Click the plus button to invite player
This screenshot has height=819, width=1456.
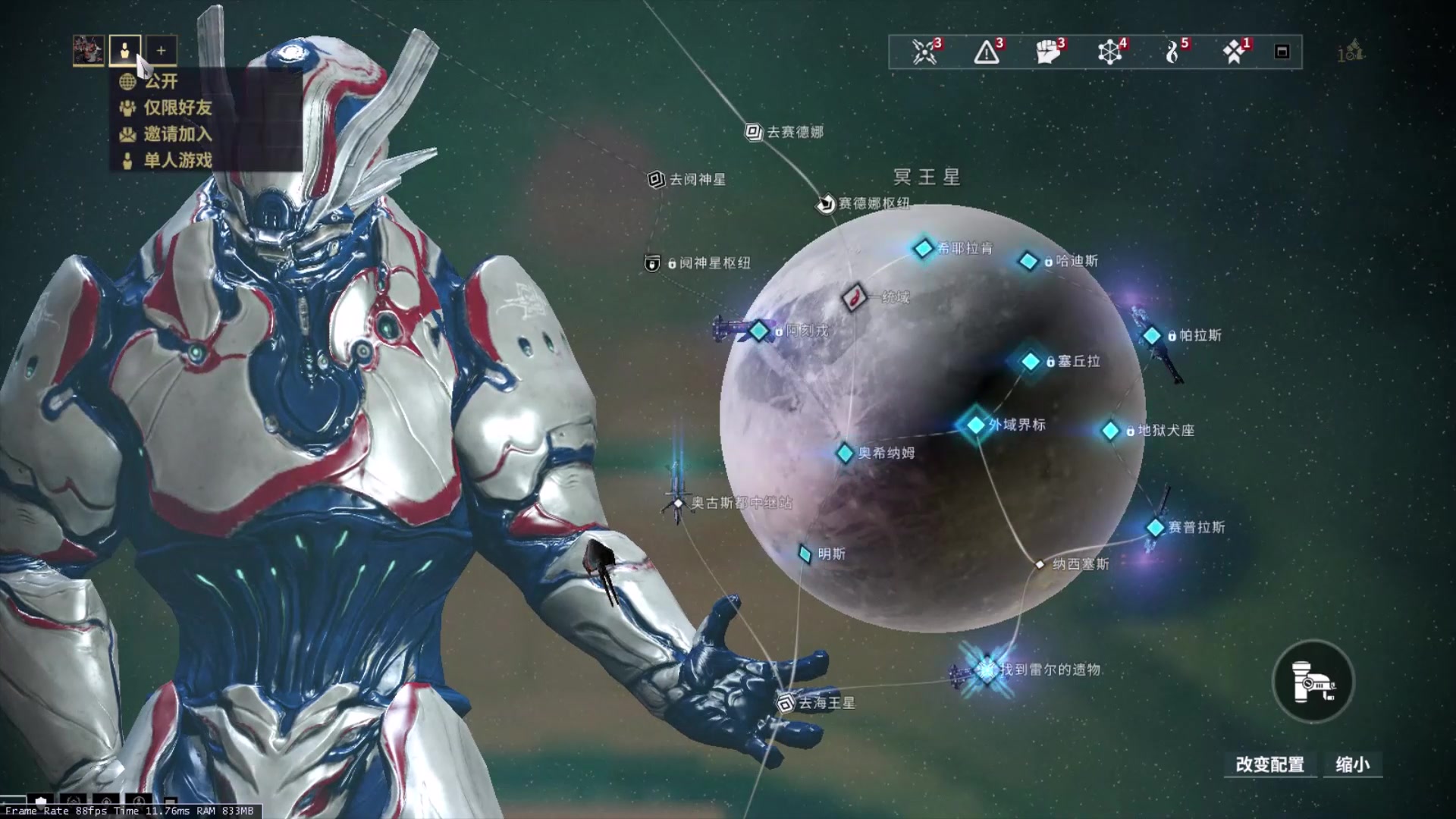tap(161, 51)
